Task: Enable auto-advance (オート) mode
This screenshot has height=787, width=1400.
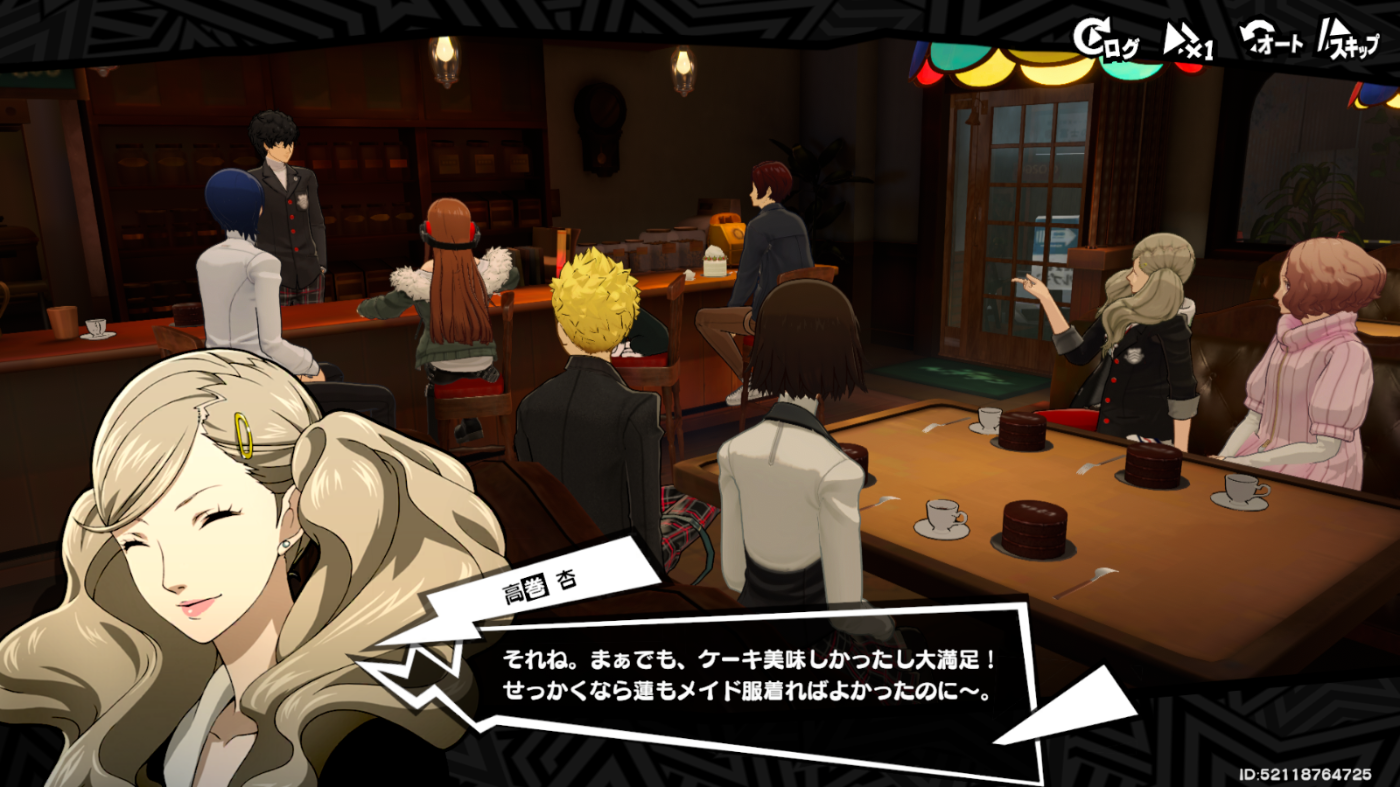Action: click(1272, 42)
